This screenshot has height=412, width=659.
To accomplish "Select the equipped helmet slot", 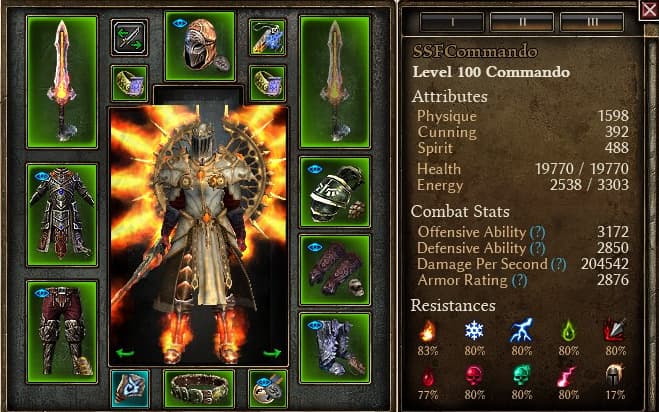I will [200, 45].
